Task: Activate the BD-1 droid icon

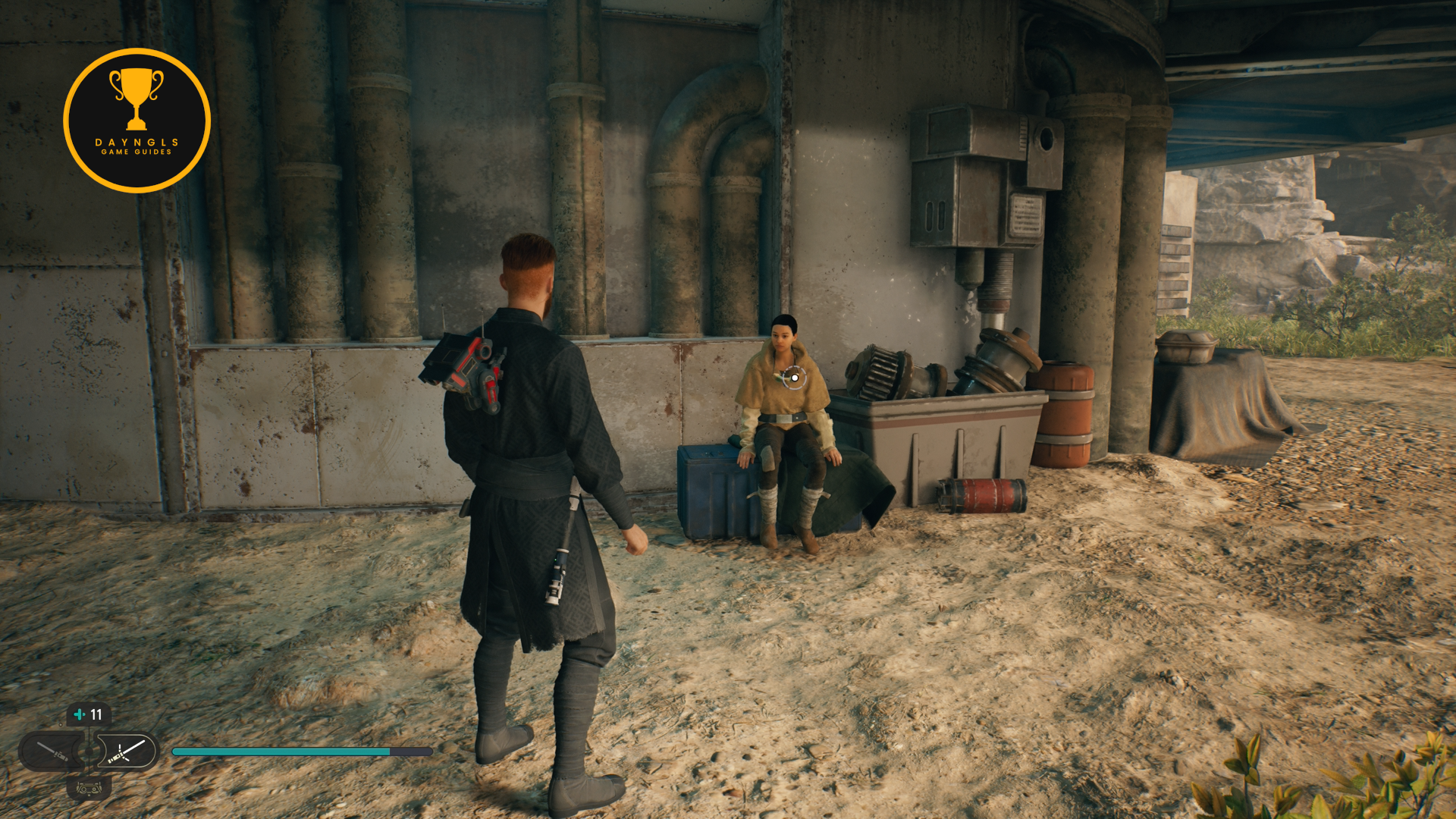Action: click(x=89, y=788)
